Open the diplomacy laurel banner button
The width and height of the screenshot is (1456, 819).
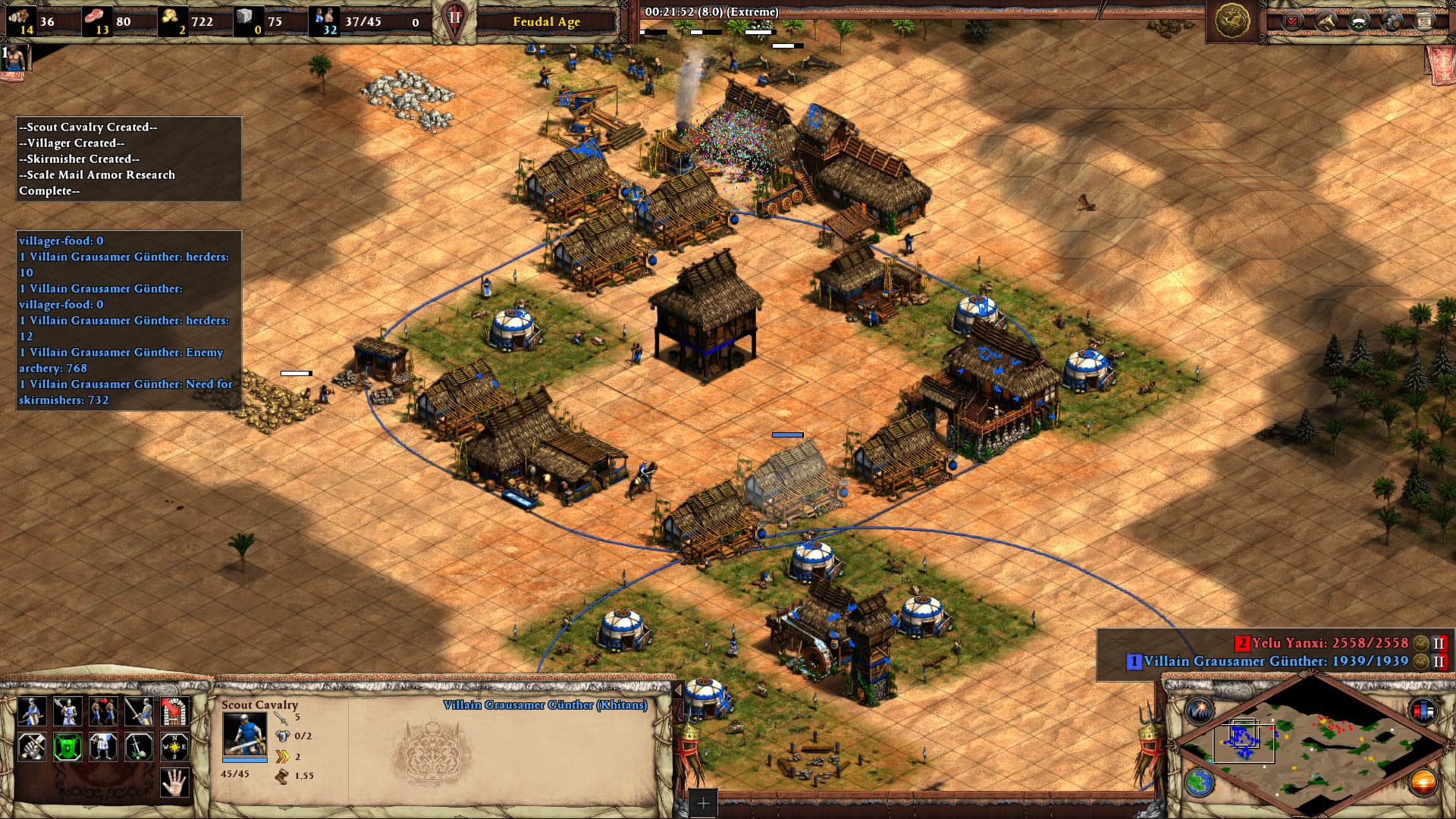click(x=1358, y=21)
